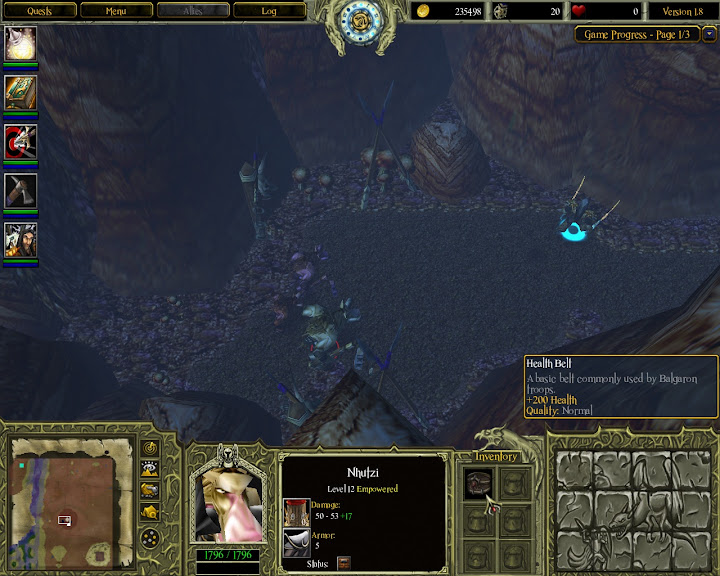
Task: Open the chat Log
Action: point(269,11)
